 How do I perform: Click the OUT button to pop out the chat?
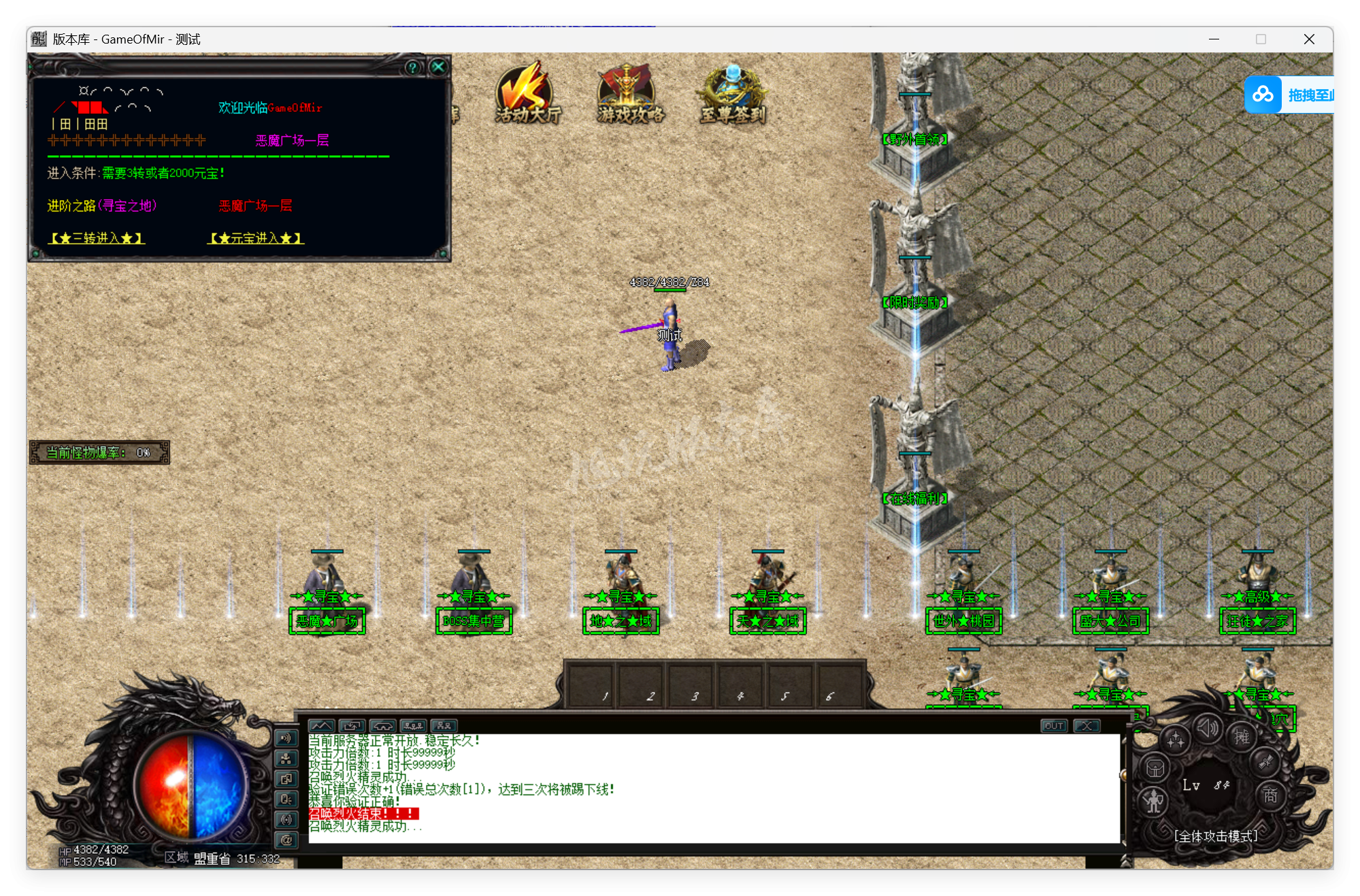tap(1054, 726)
